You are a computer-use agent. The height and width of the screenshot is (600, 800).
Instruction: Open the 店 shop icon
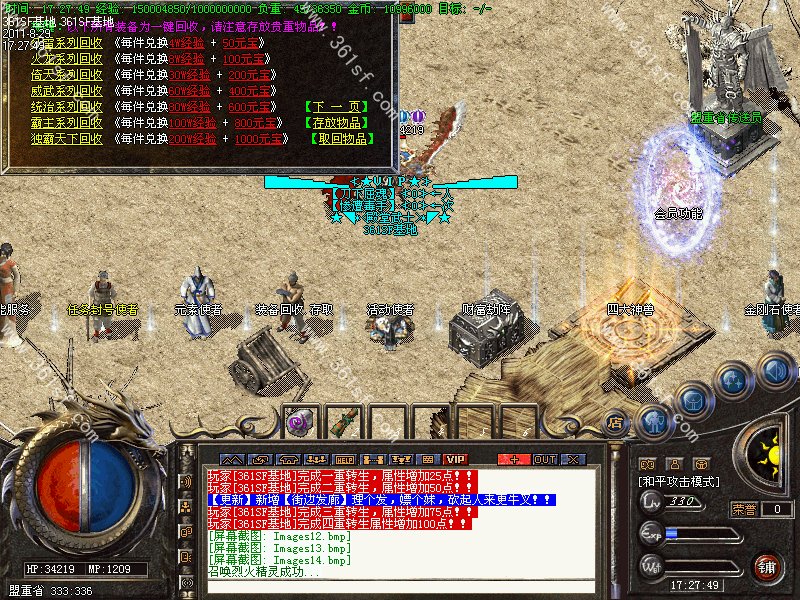[616, 422]
